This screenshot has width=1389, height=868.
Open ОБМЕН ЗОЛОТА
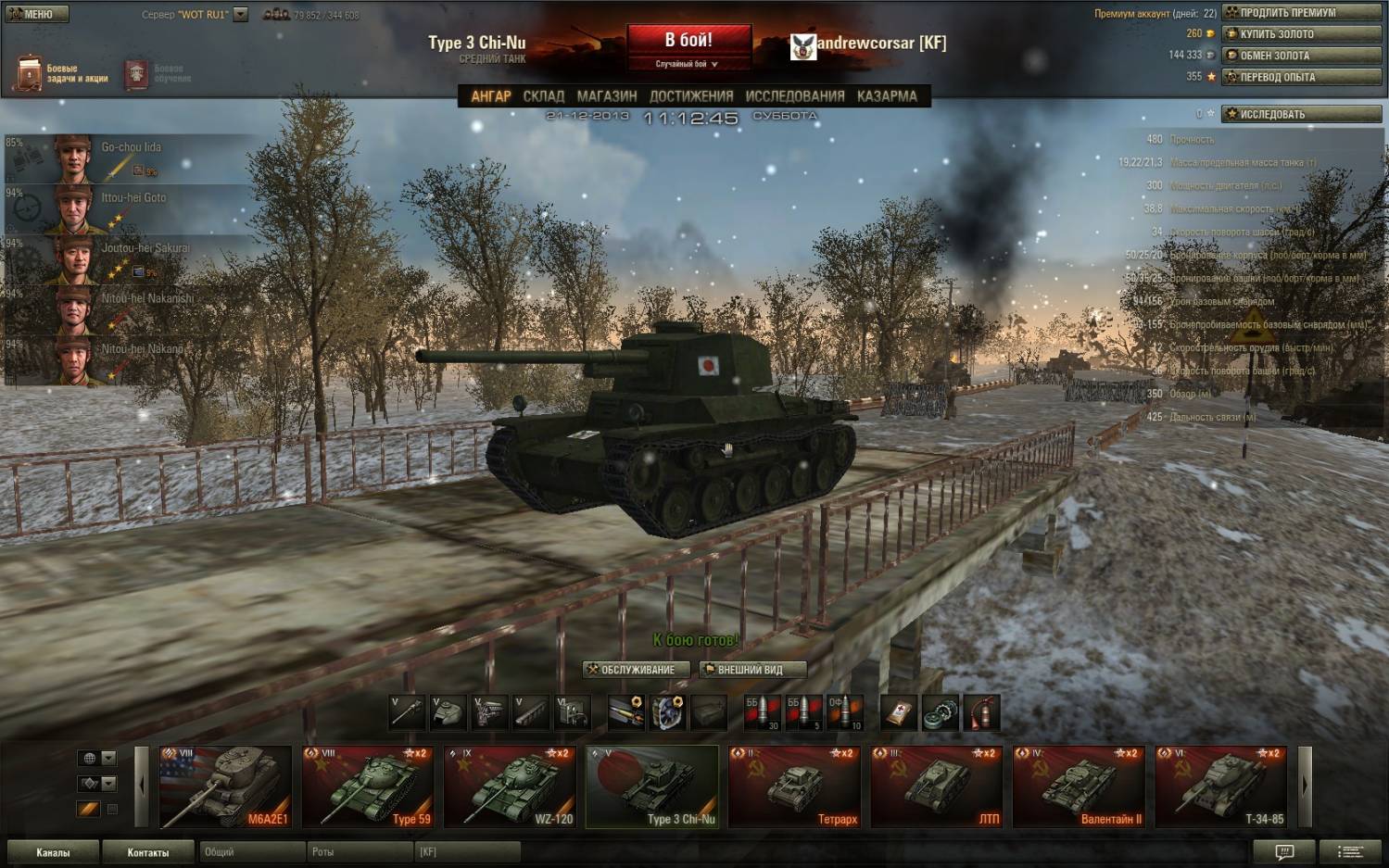coord(1301,56)
